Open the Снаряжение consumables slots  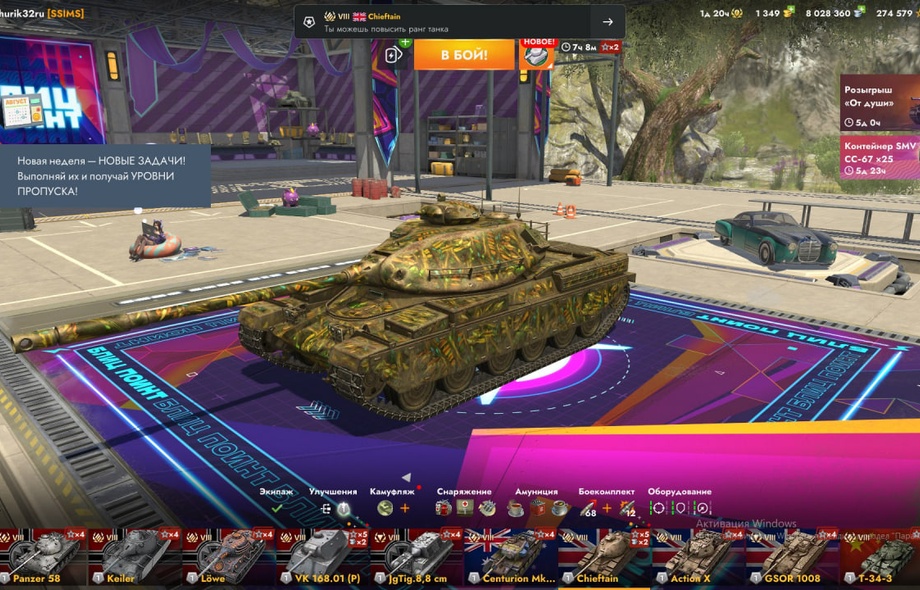(464, 507)
